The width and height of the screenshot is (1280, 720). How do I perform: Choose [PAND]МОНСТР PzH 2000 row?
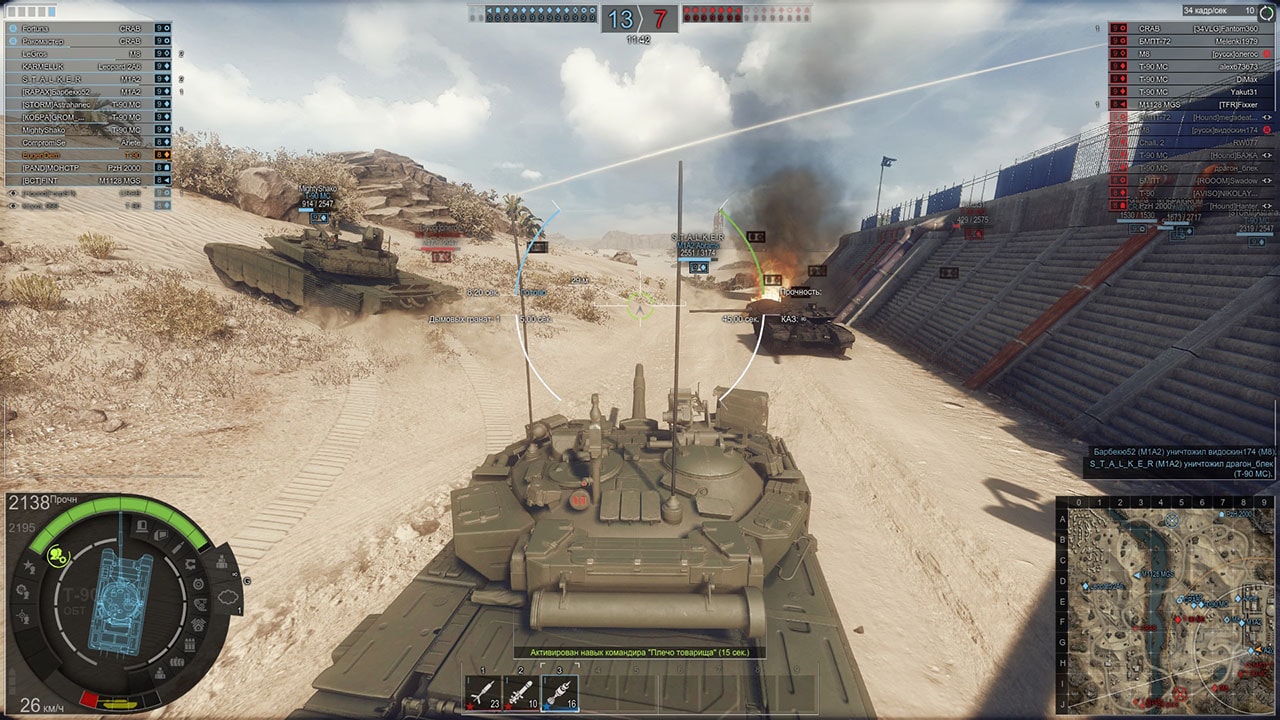80,168
